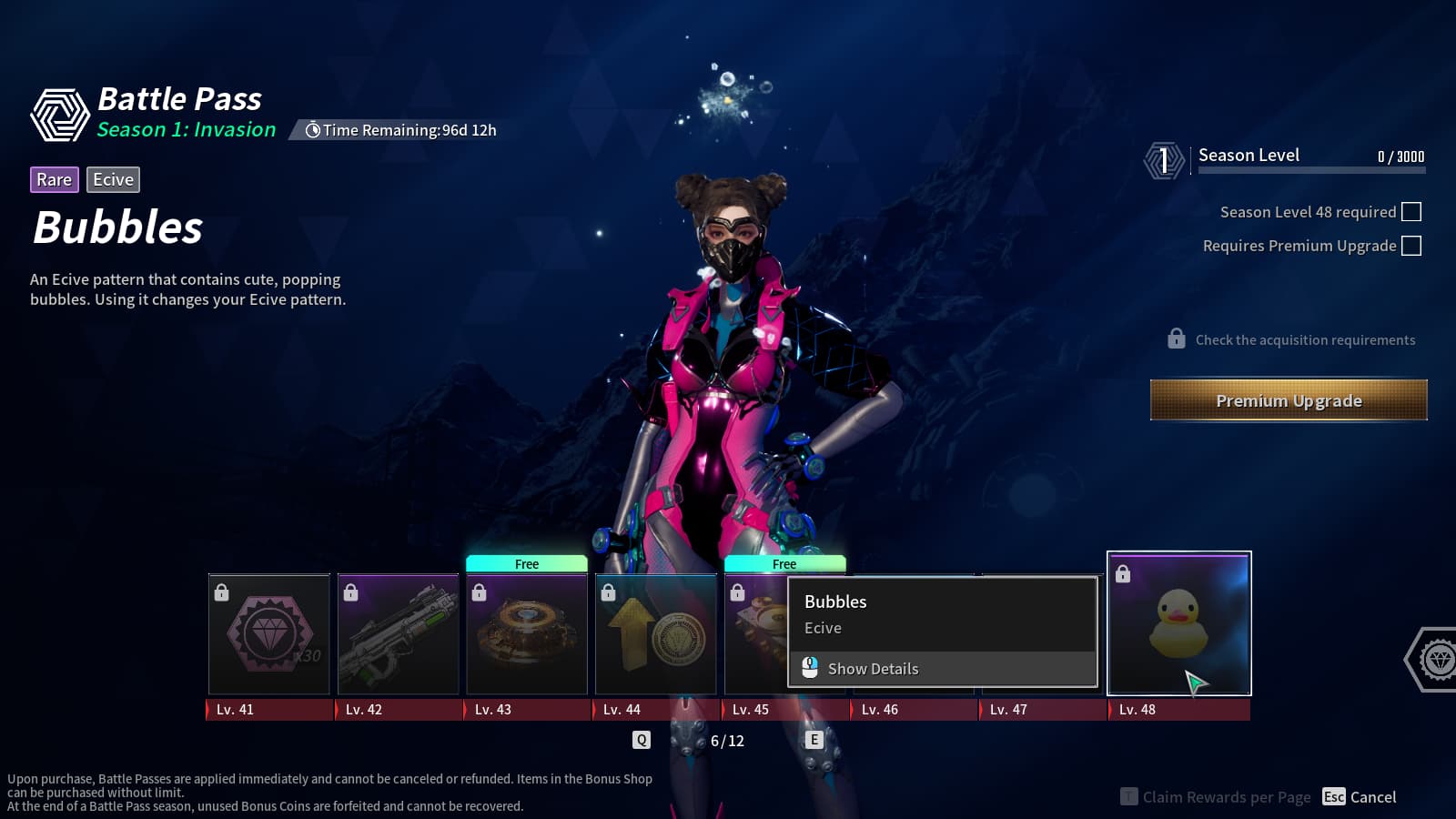Image resolution: width=1456 pixels, height=819 pixels.
Task: Choose the free Lv. 43 reward tile
Action: 527,634
